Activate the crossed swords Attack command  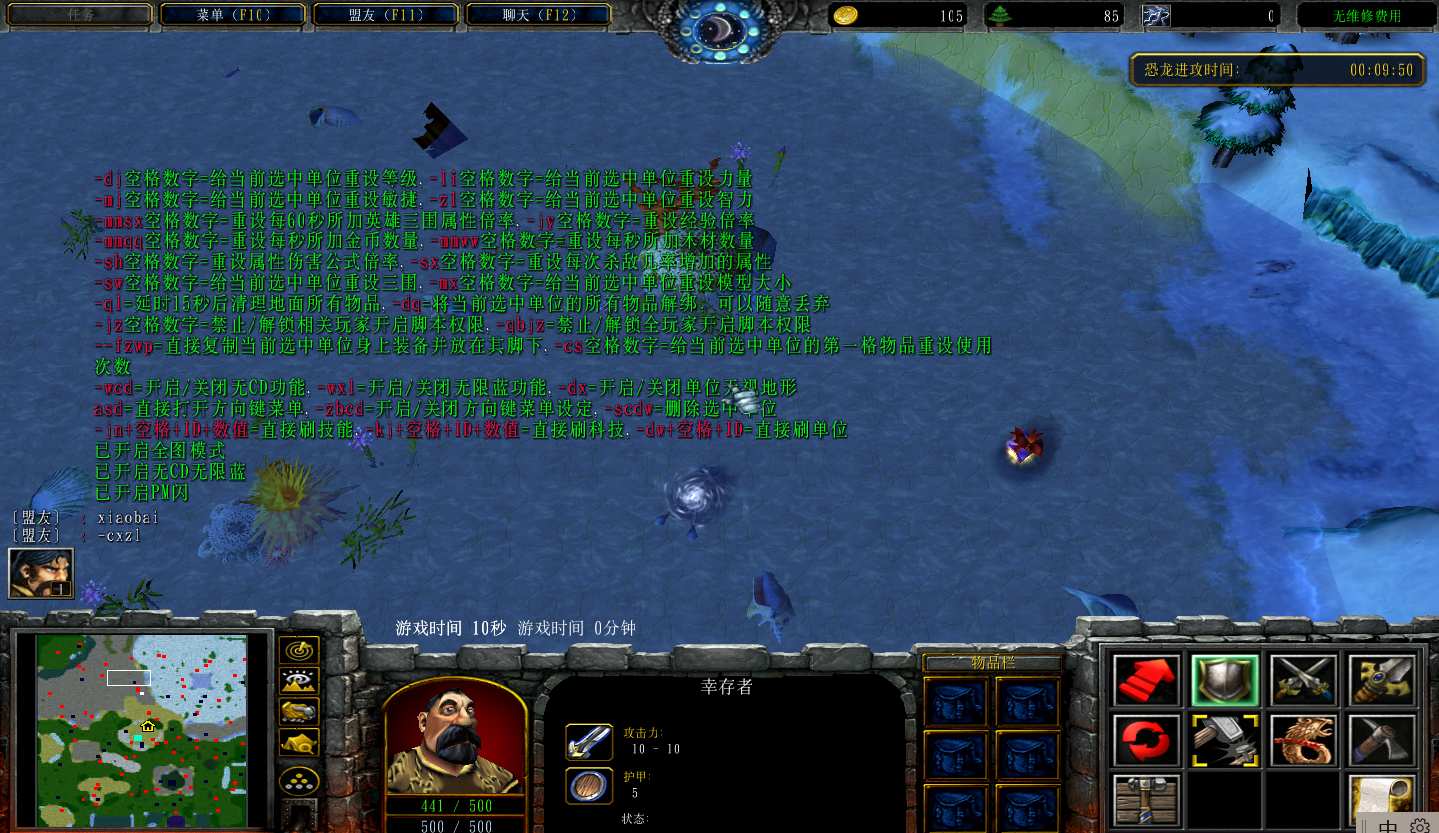pyautogui.click(x=1304, y=681)
